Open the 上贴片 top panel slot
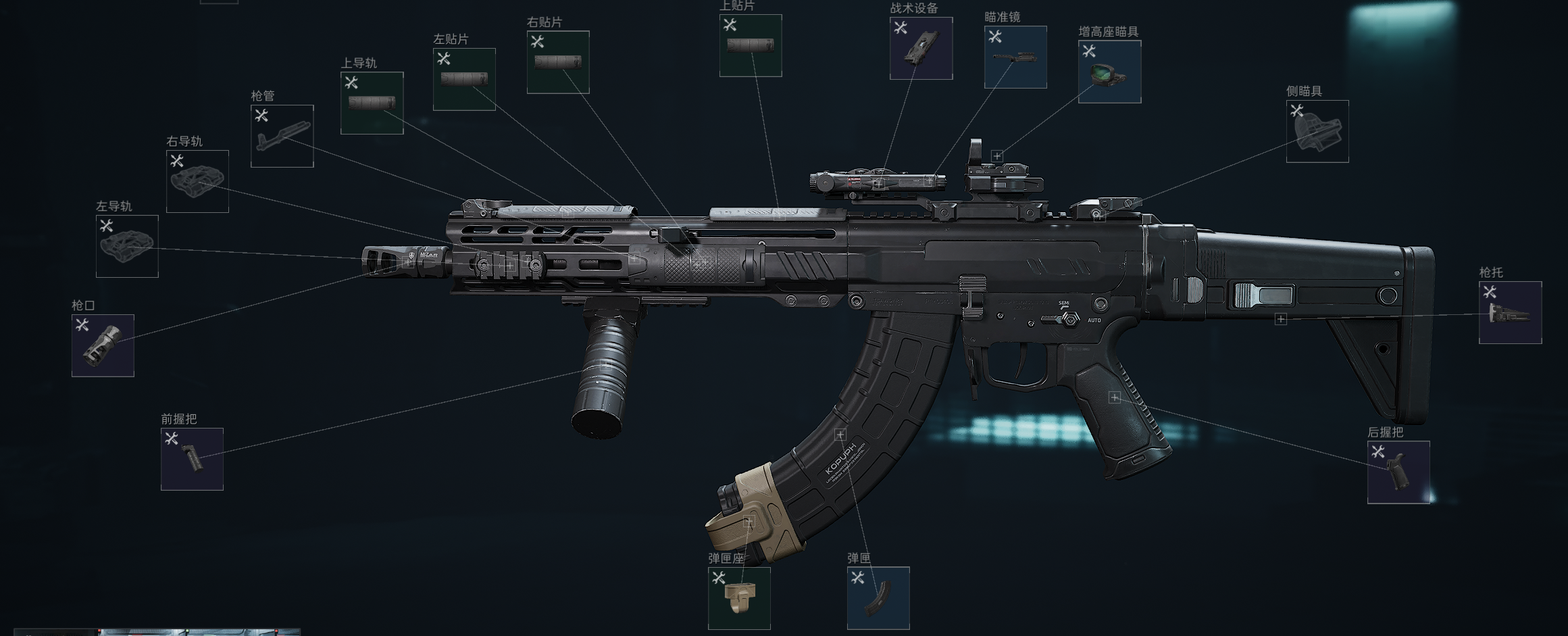Image resolution: width=1568 pixels, height=636 pixels. 751,45
